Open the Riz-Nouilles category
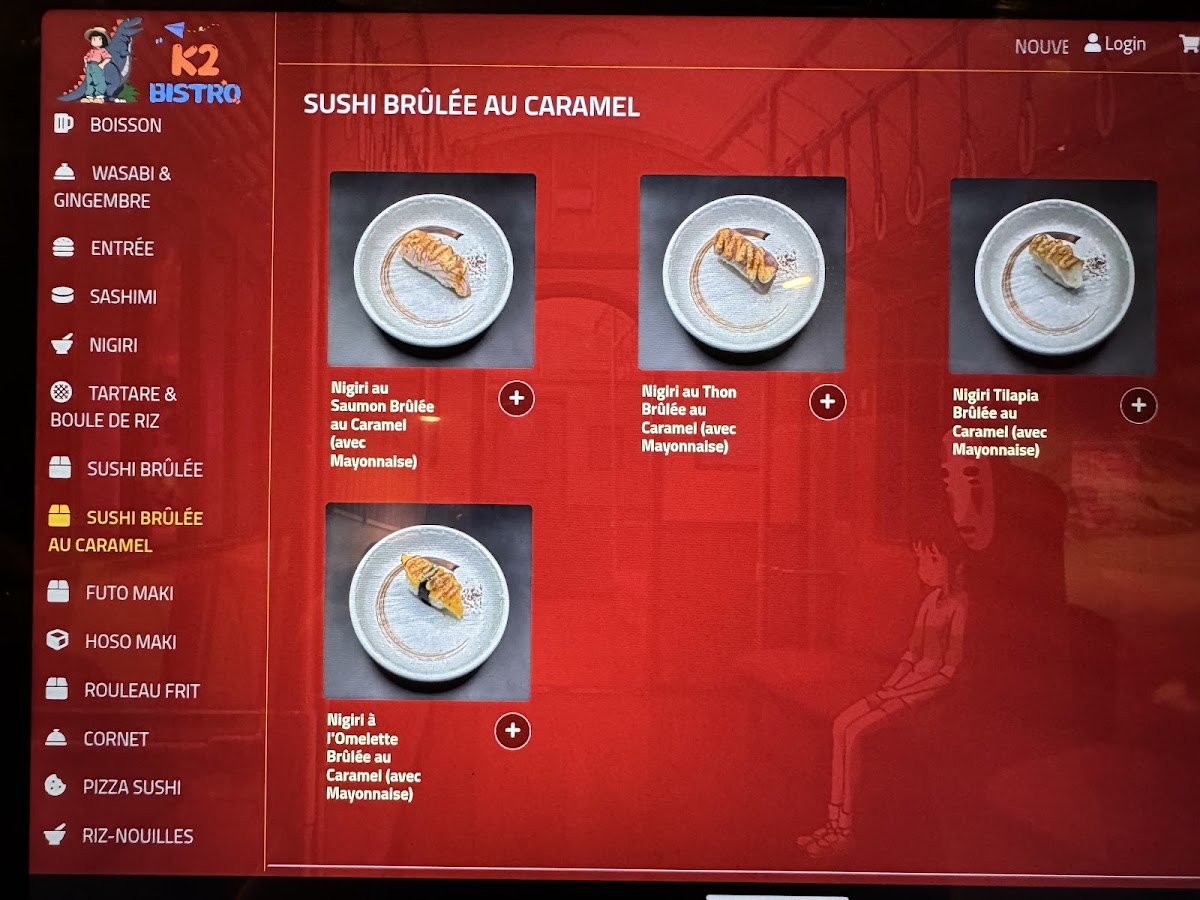 (137, 836)
